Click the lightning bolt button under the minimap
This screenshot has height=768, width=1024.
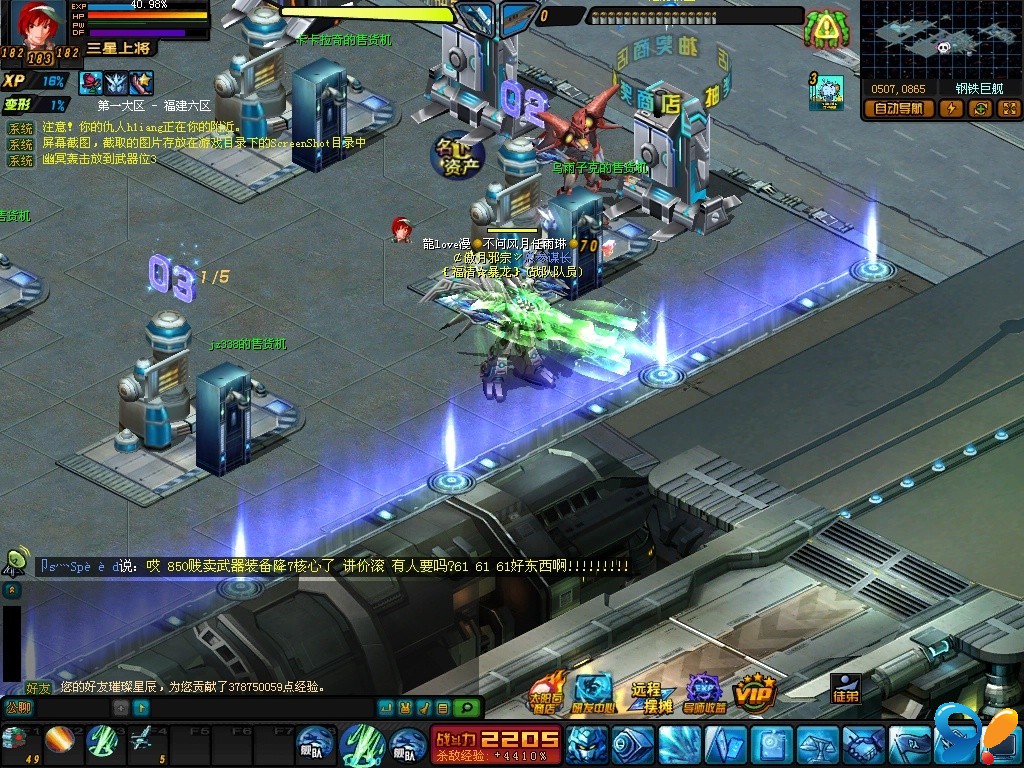pos(952,109)
